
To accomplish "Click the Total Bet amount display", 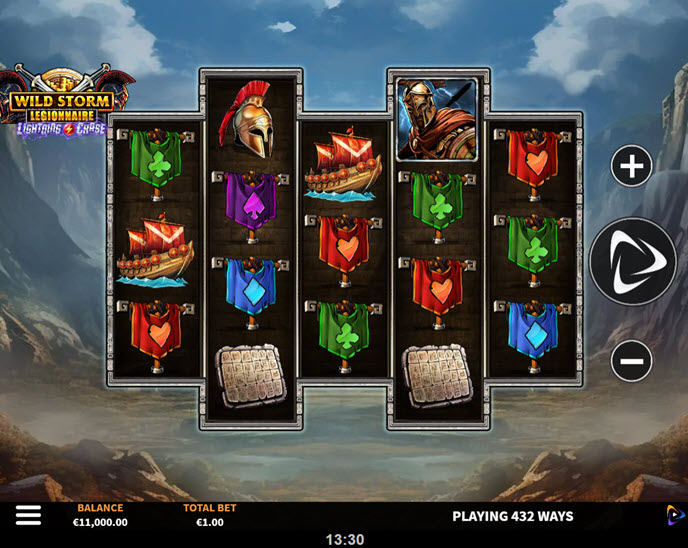I will click(x=210, y=522).
